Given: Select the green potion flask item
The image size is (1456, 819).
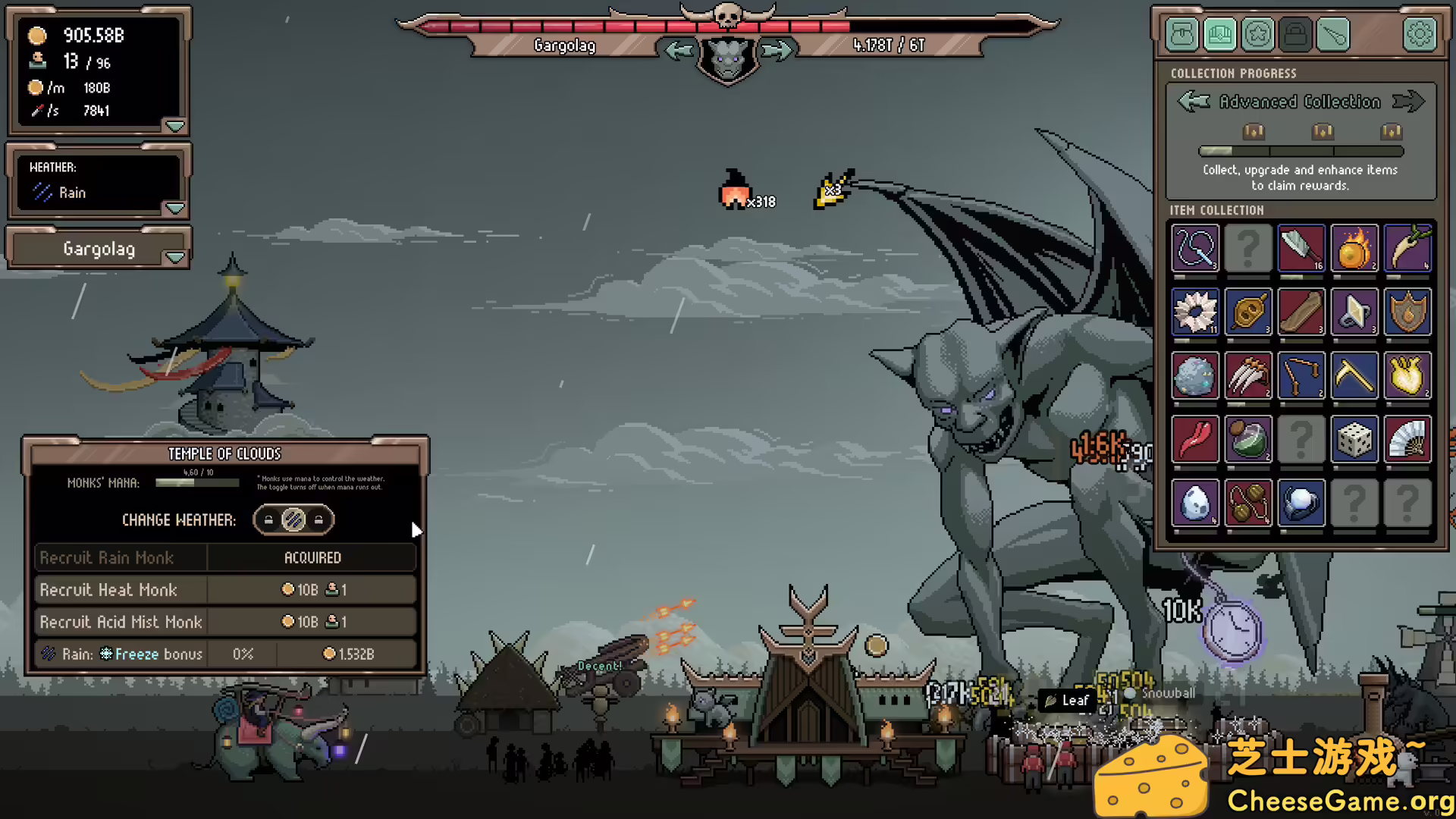Looking at the screenshot, I should pos(1248,439).
